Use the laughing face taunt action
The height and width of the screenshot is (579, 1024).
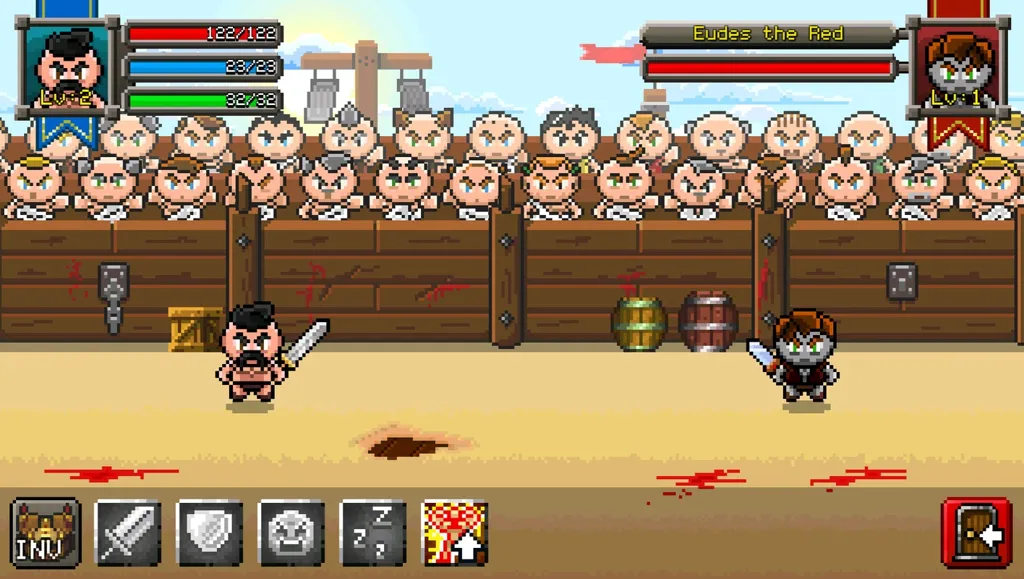point(292,533)
